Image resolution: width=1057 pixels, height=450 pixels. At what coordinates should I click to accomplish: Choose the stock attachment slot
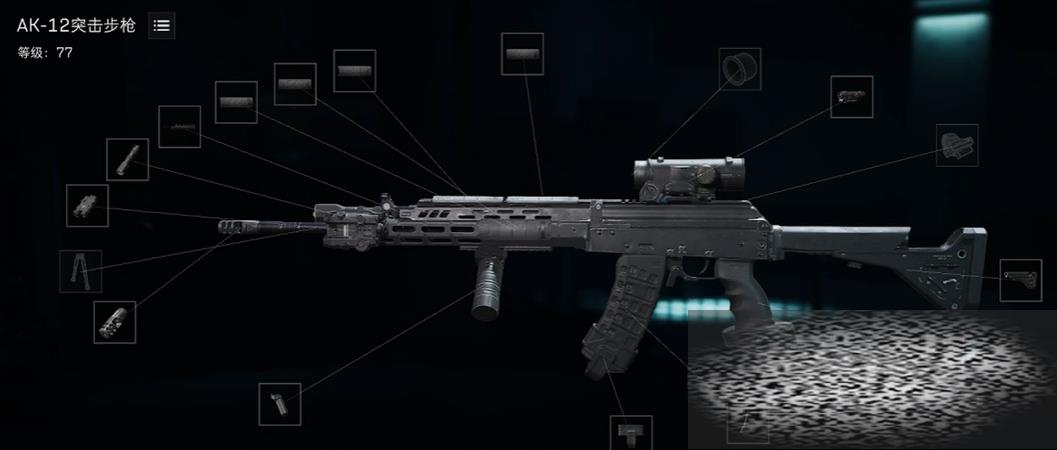(1021, 280)
